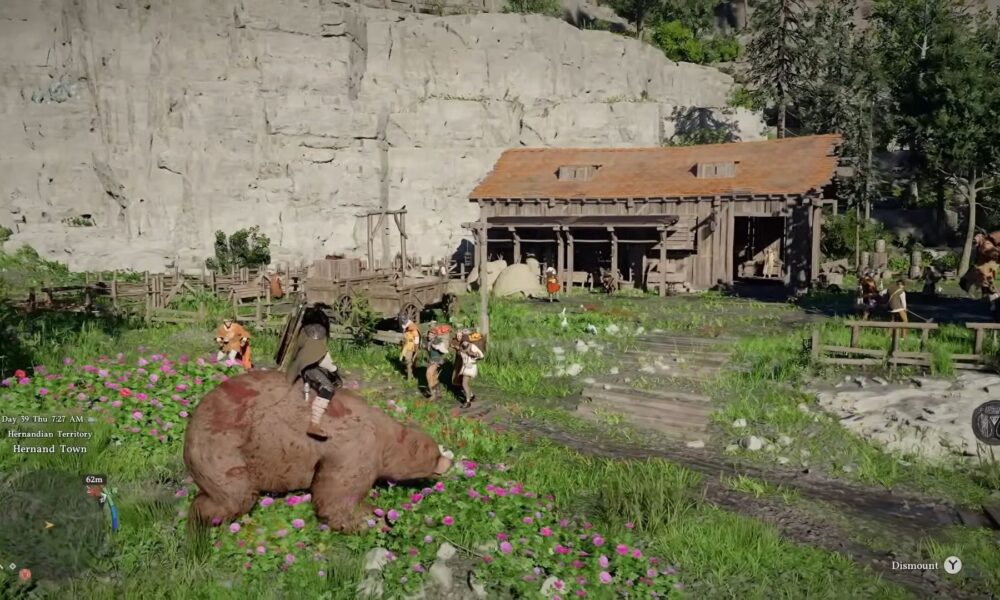
Task: Click the red flower marker on the minimap
Action: coord(24,574)
